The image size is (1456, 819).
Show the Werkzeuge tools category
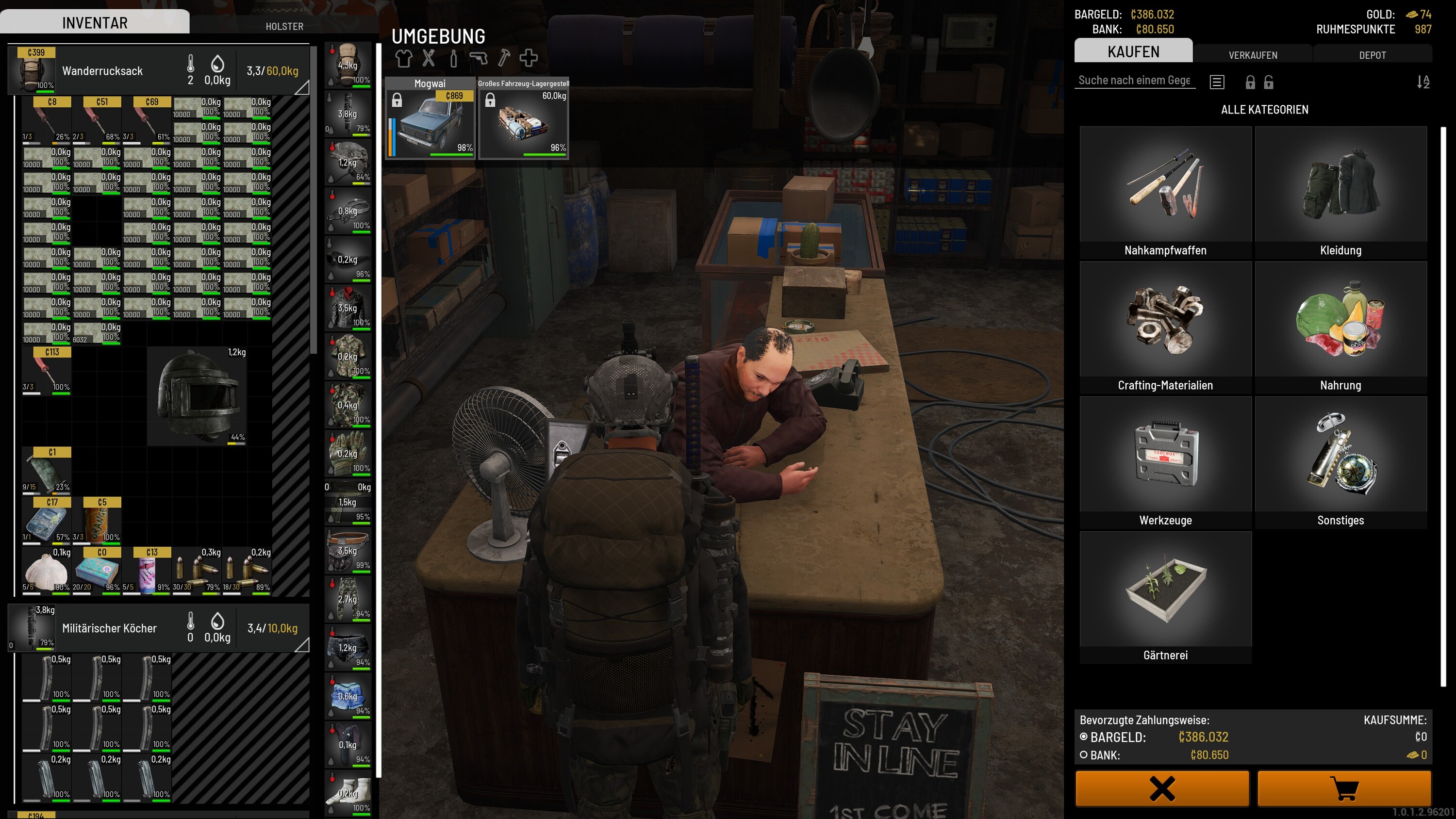[x=1165, y=462]
